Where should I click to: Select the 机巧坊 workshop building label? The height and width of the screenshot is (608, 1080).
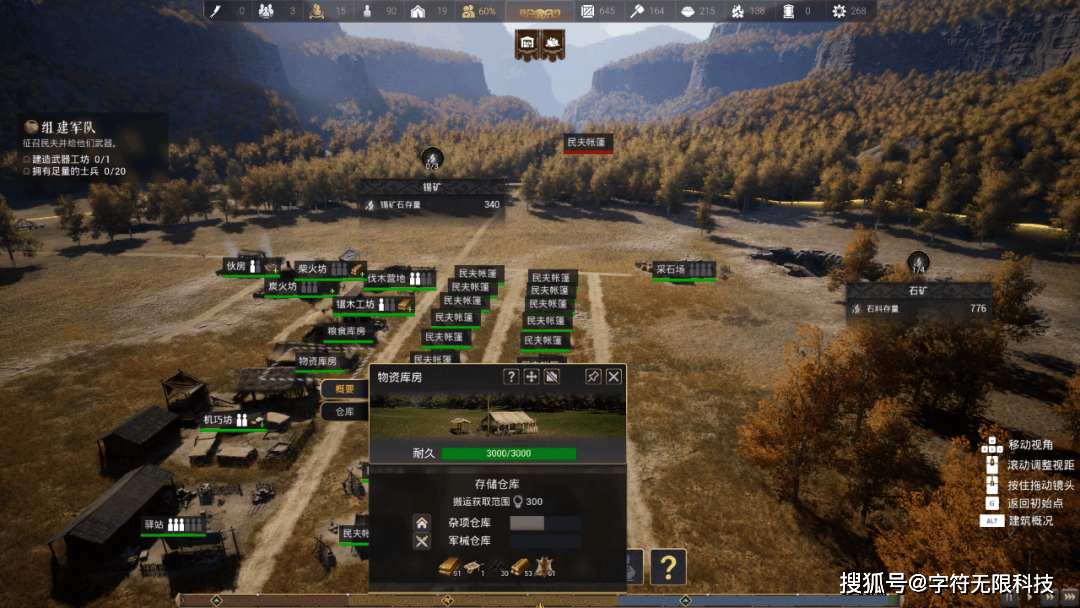pyautogui.click(x=219, y=420)
